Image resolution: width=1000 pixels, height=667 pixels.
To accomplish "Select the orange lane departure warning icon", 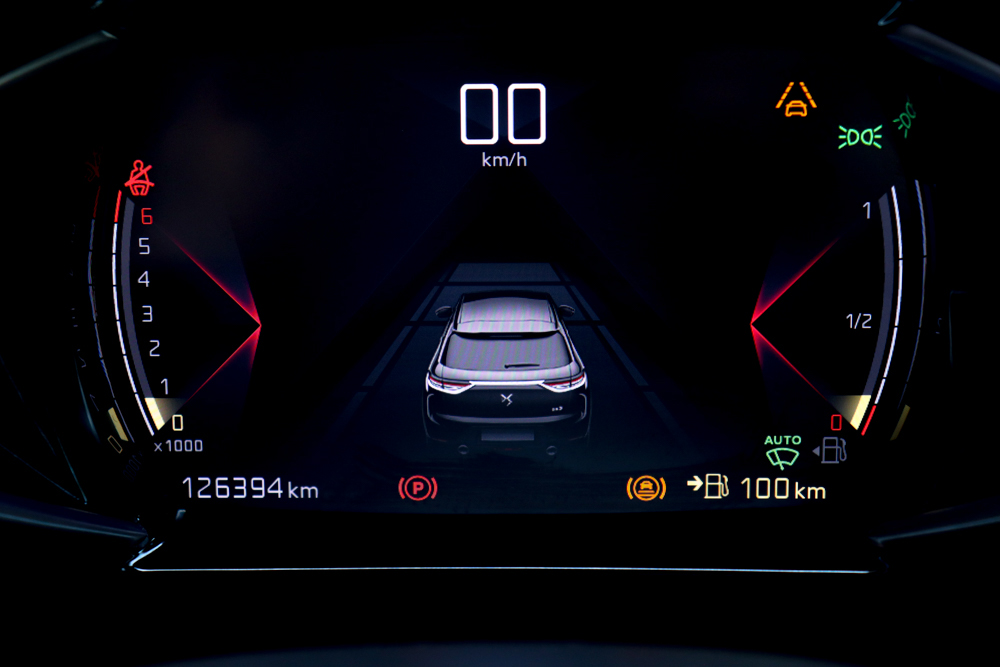I will pos(796,99).
